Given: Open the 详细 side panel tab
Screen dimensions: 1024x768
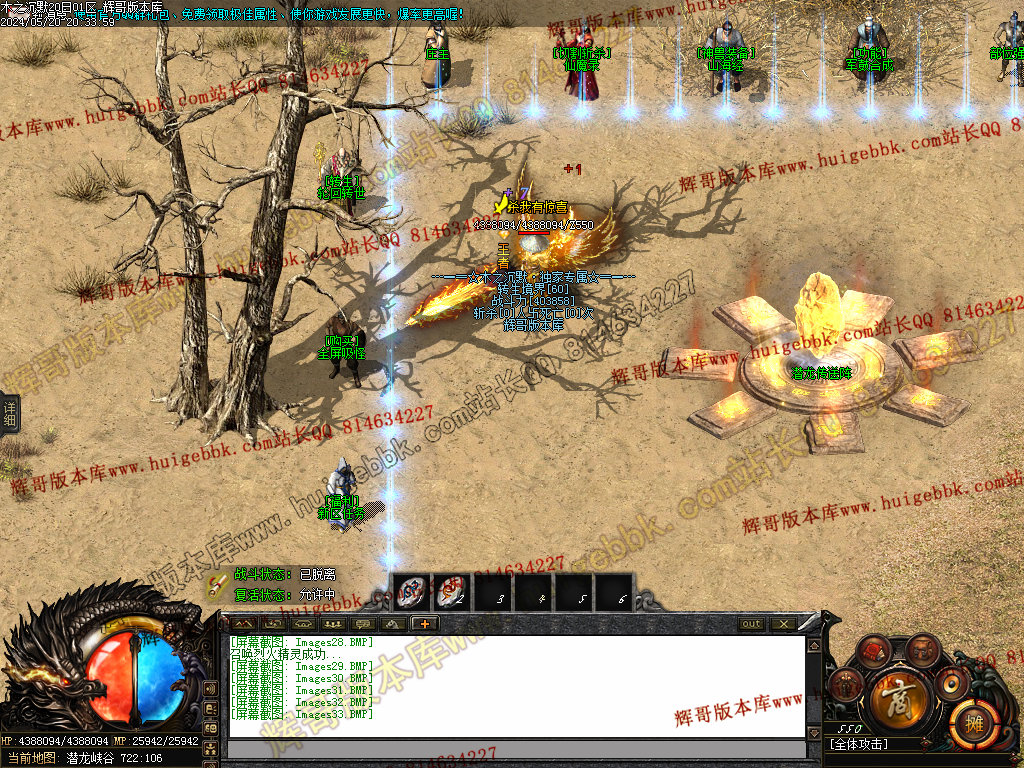Looking at the screenshot, I should click(x=10, y=411).
